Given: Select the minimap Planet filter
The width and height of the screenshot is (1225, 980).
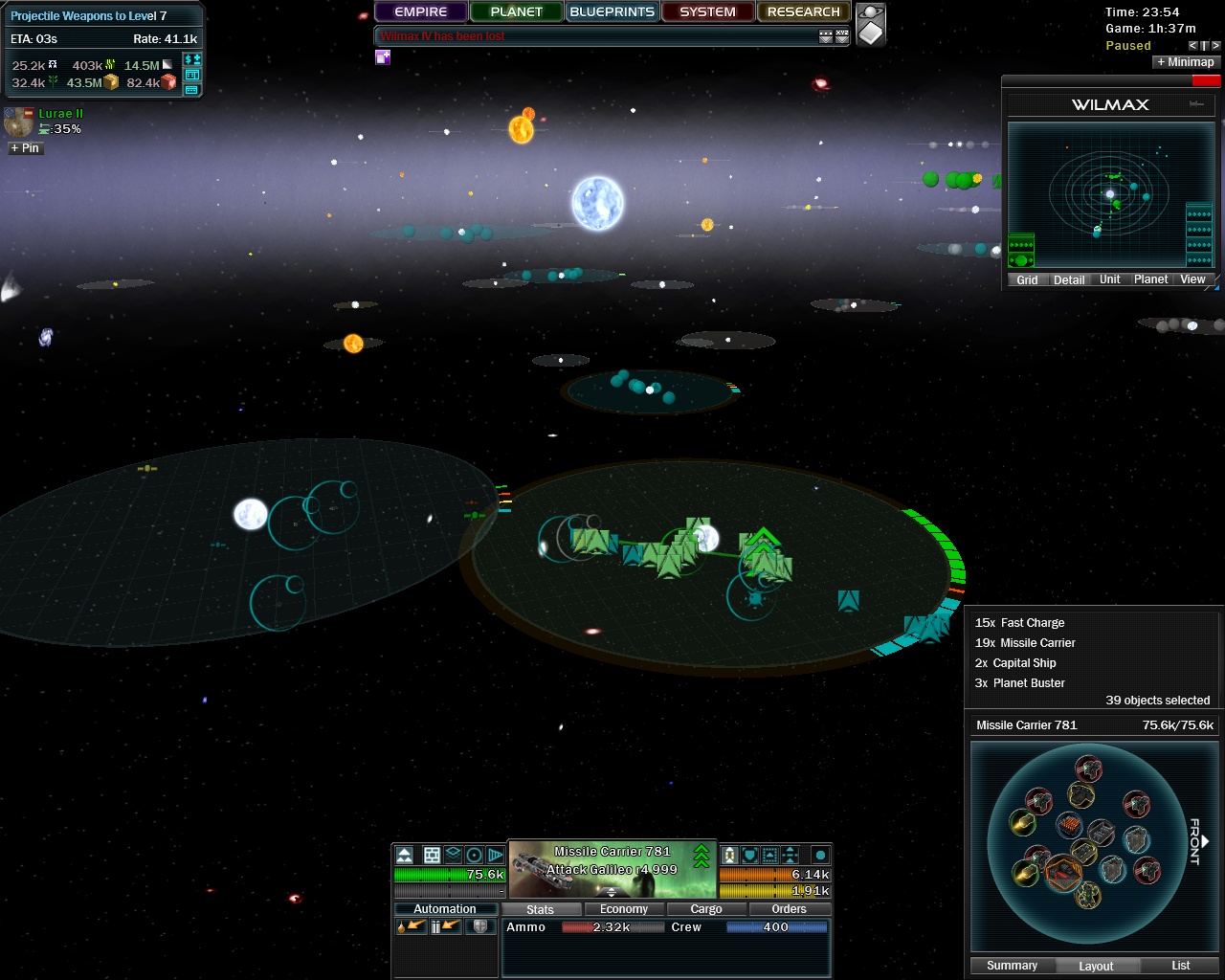Looking at the screenshot, I should pos(1150,279).
